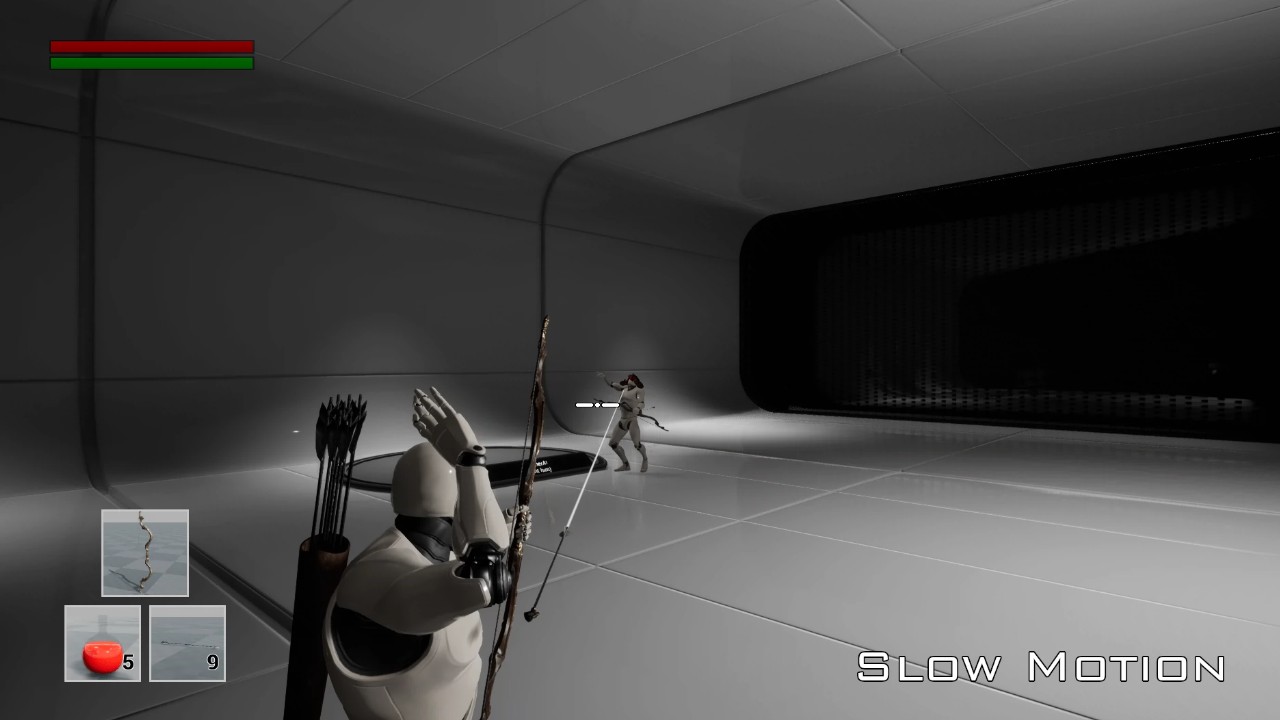The width and height of the screenshot is (1280, 720).
Task: Click the arrow ammo icon
Action: (186, 640)
